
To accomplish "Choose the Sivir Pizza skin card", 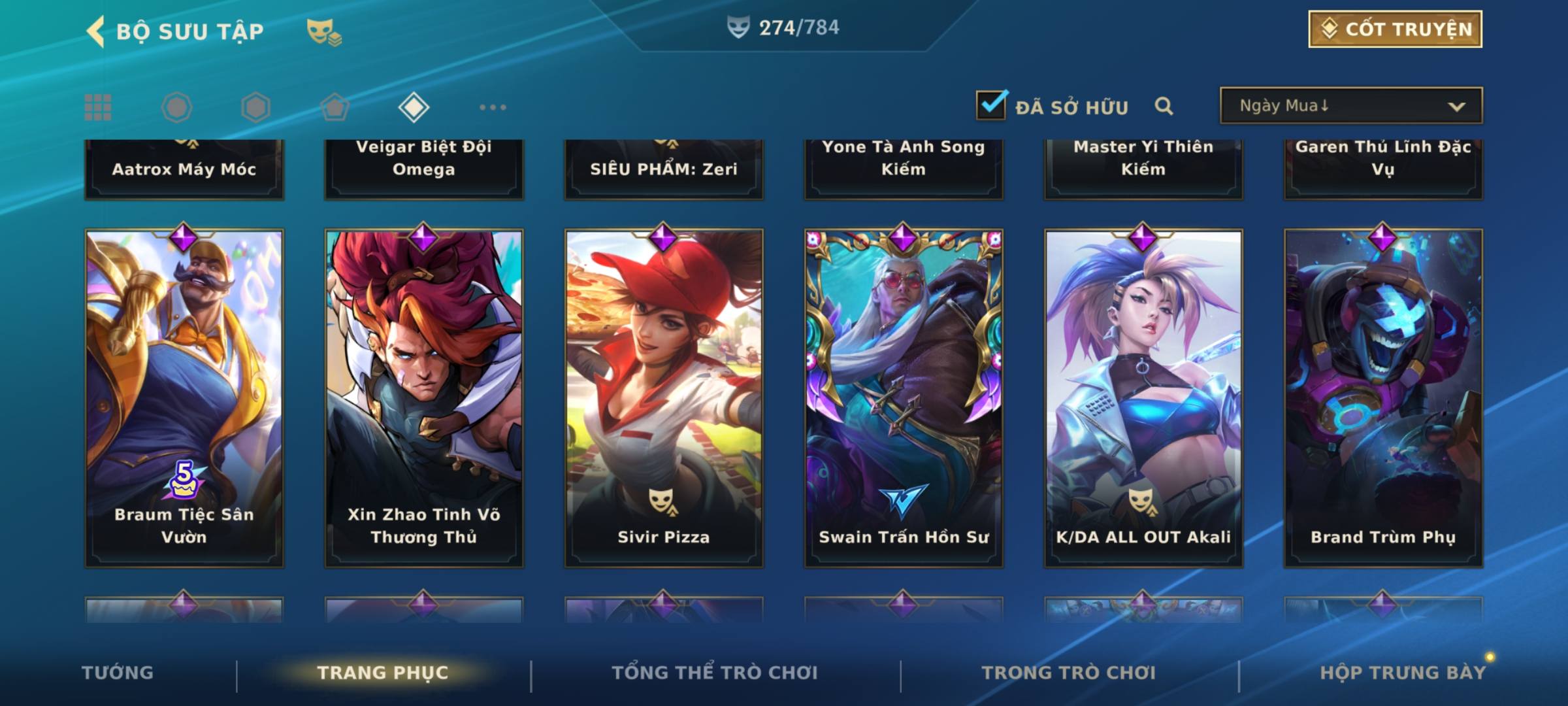I will pos(664,397).
